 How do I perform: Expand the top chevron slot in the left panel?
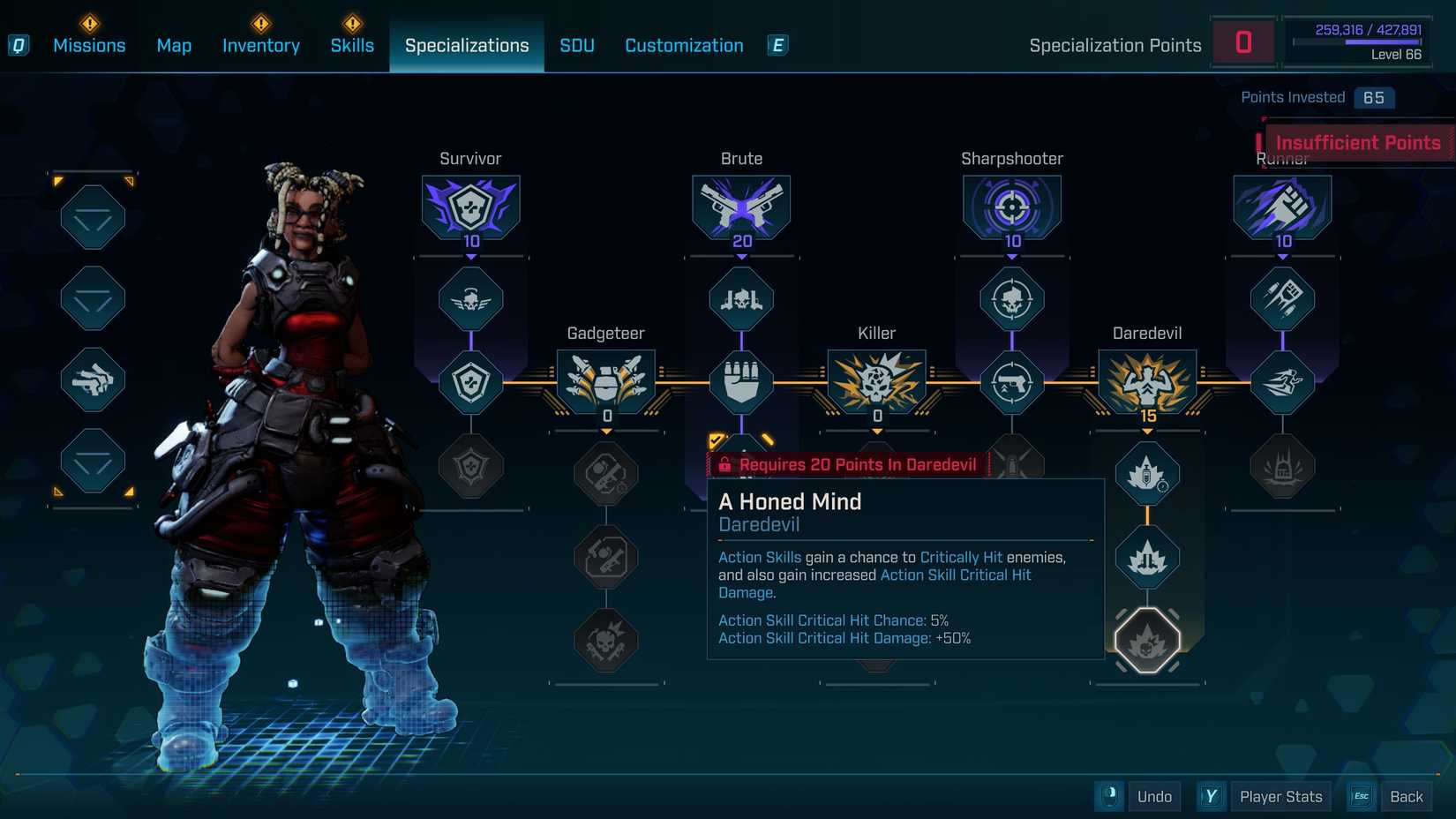click(x=92, y=216)
